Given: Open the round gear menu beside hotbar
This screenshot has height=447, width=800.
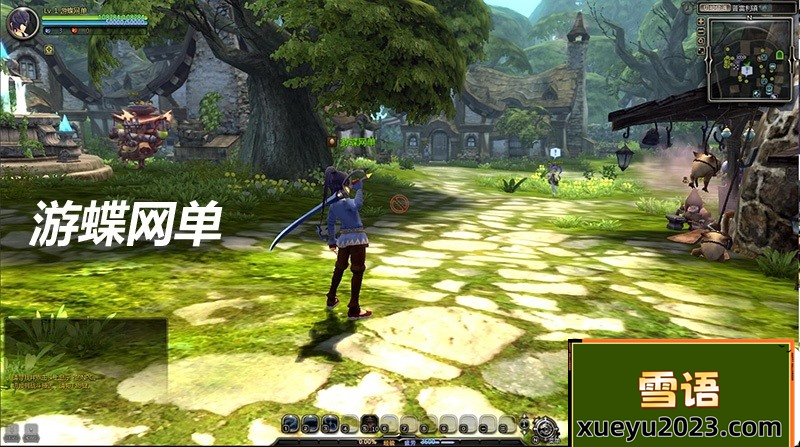Looking at the screenshot, I should [x=545, y=426].
